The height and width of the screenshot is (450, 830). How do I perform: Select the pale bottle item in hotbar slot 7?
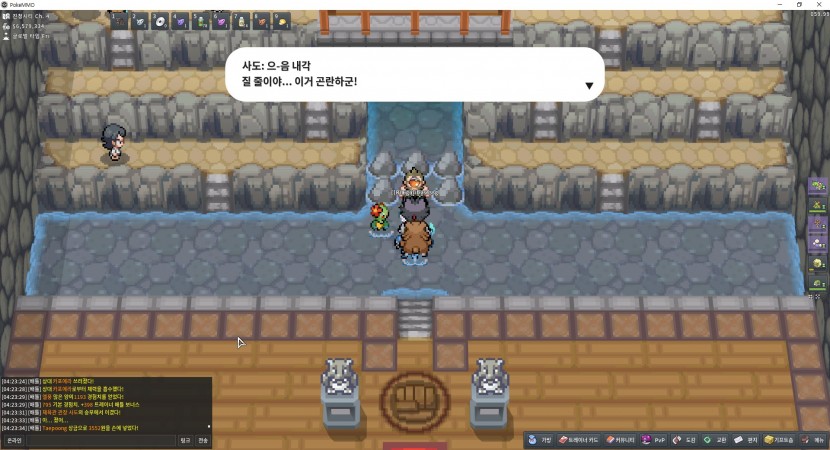242,20
